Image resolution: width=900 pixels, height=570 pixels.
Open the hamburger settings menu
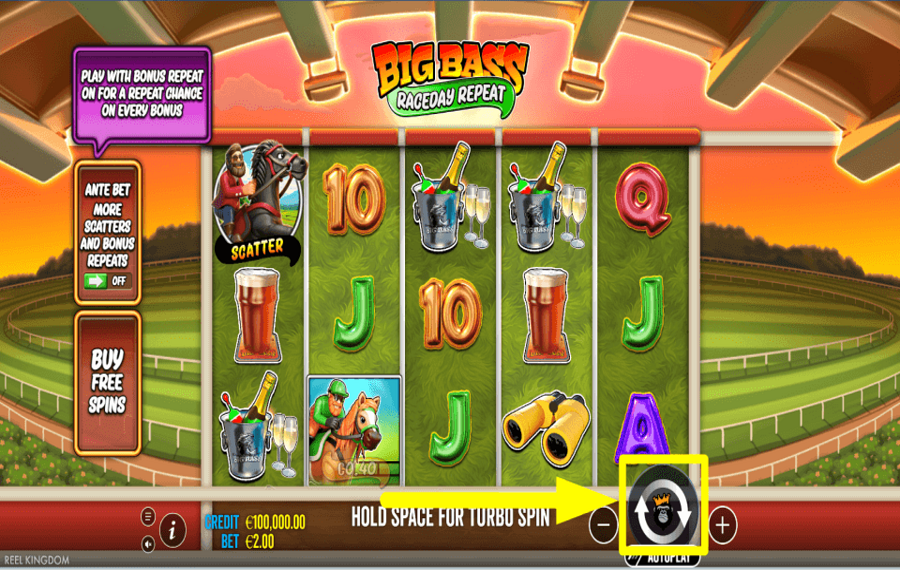tap(148, 517)
